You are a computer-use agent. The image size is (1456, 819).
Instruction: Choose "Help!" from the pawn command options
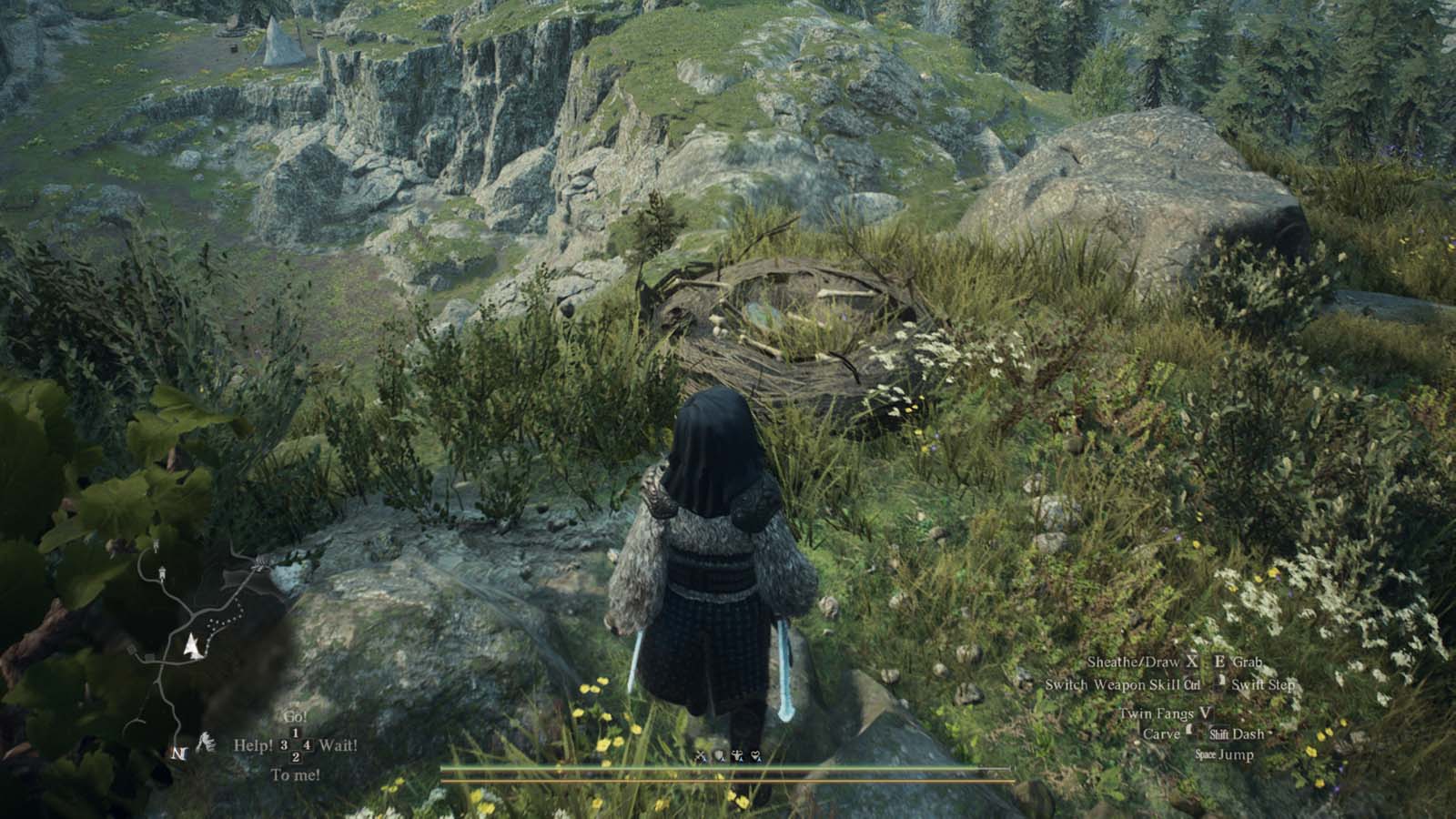coord(253,744)
